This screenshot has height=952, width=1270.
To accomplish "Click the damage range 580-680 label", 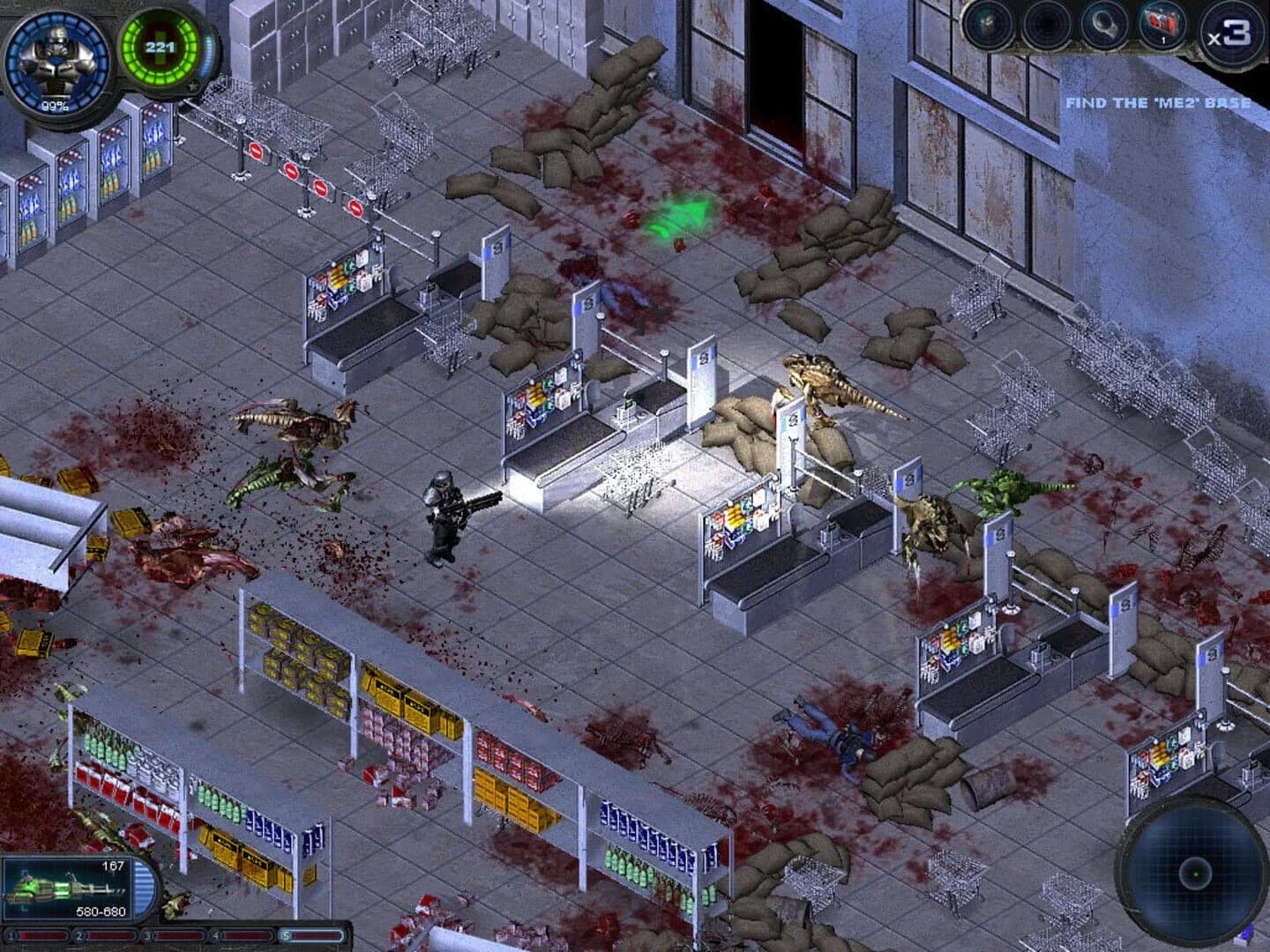I will pyautogui.click(x=100, y=911).
